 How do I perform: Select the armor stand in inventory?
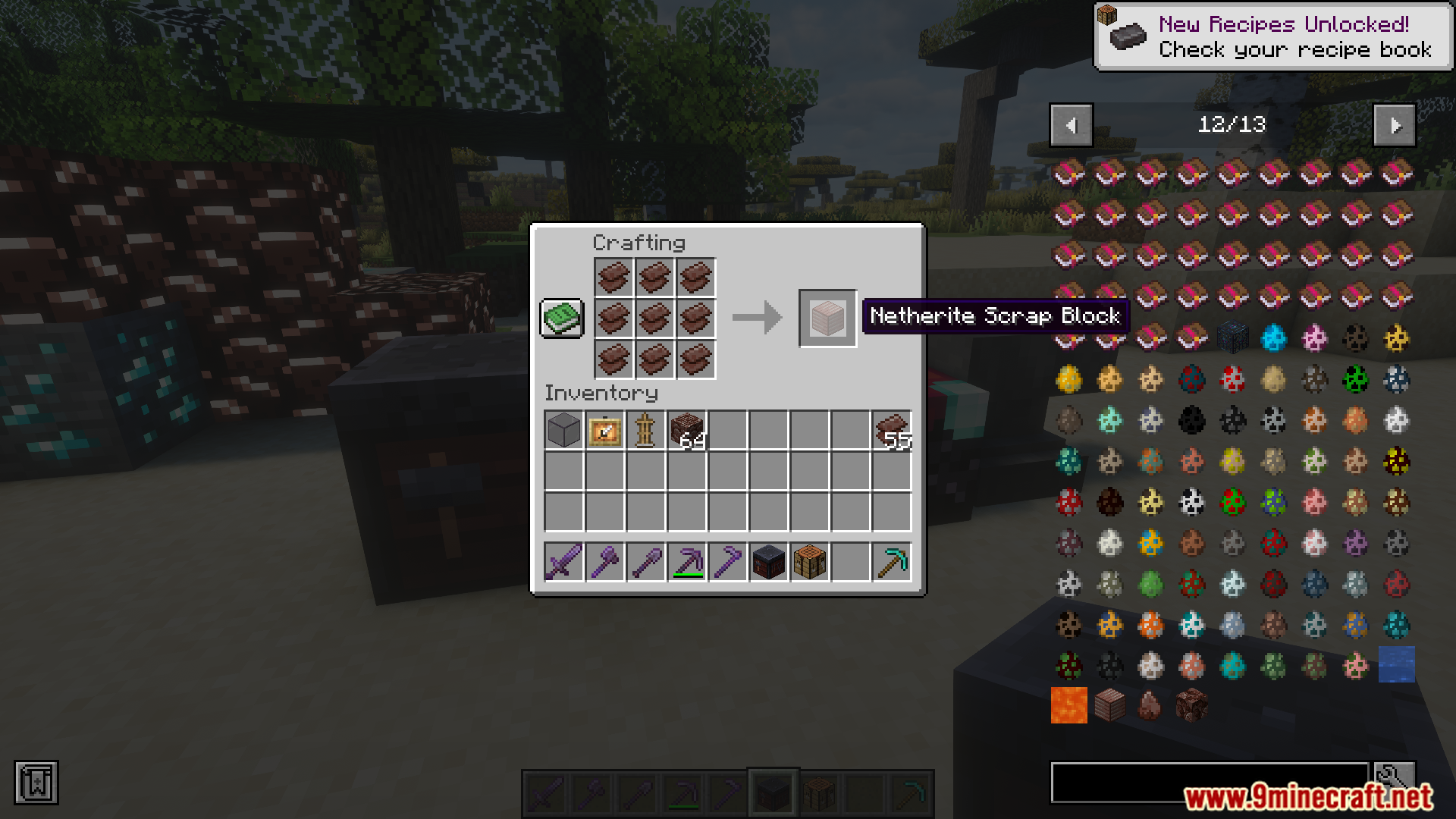pos(645,431)
